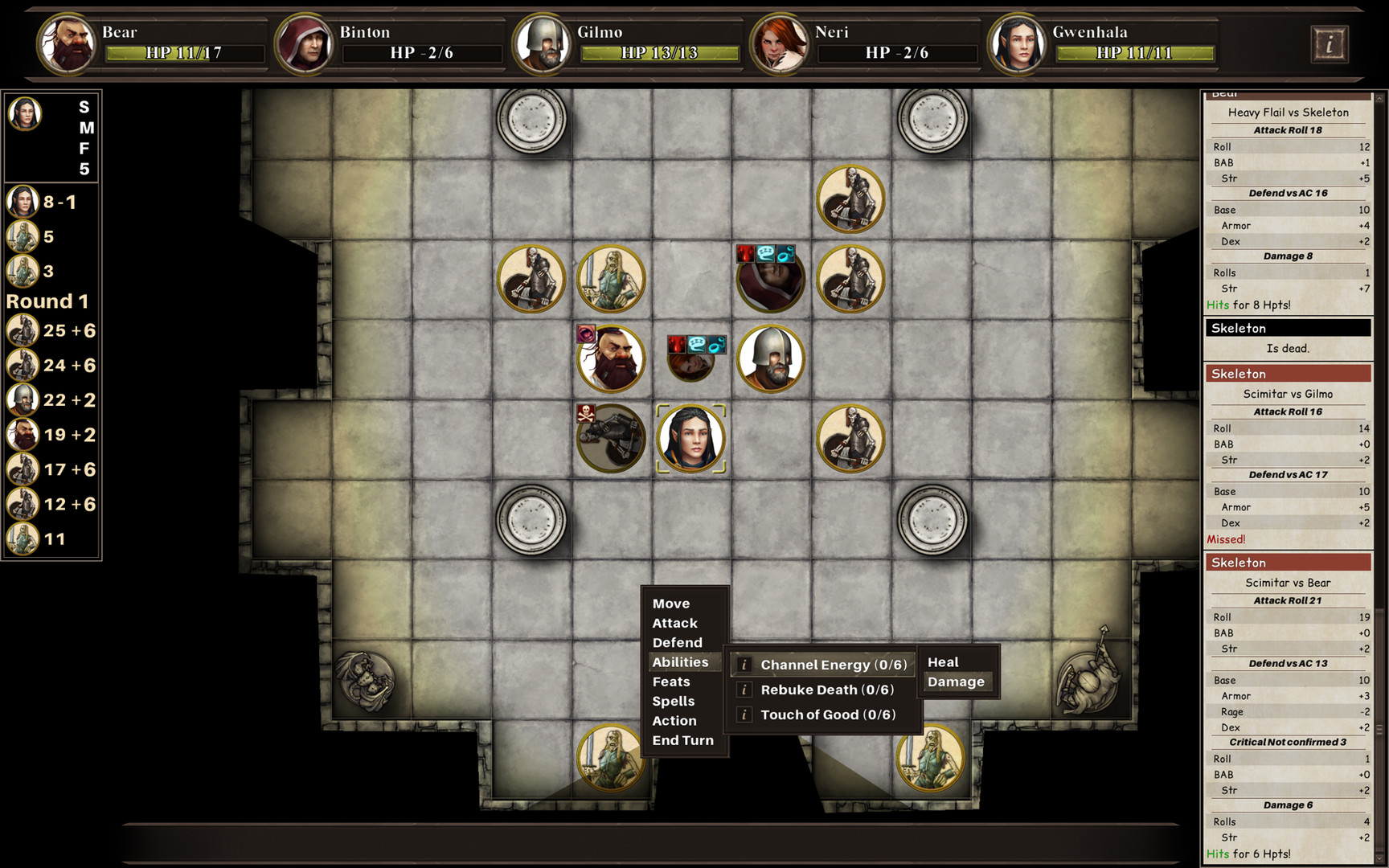Screen dimensions: 1389x868
Task: Click the ZZZ sleep status icon above Neri
Action: pyautogui.click(x=697, y=343)
